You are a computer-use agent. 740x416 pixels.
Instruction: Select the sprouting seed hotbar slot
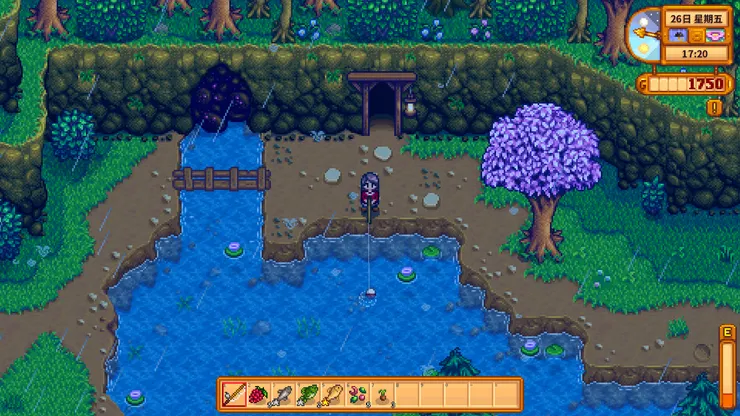coord(381,394)
